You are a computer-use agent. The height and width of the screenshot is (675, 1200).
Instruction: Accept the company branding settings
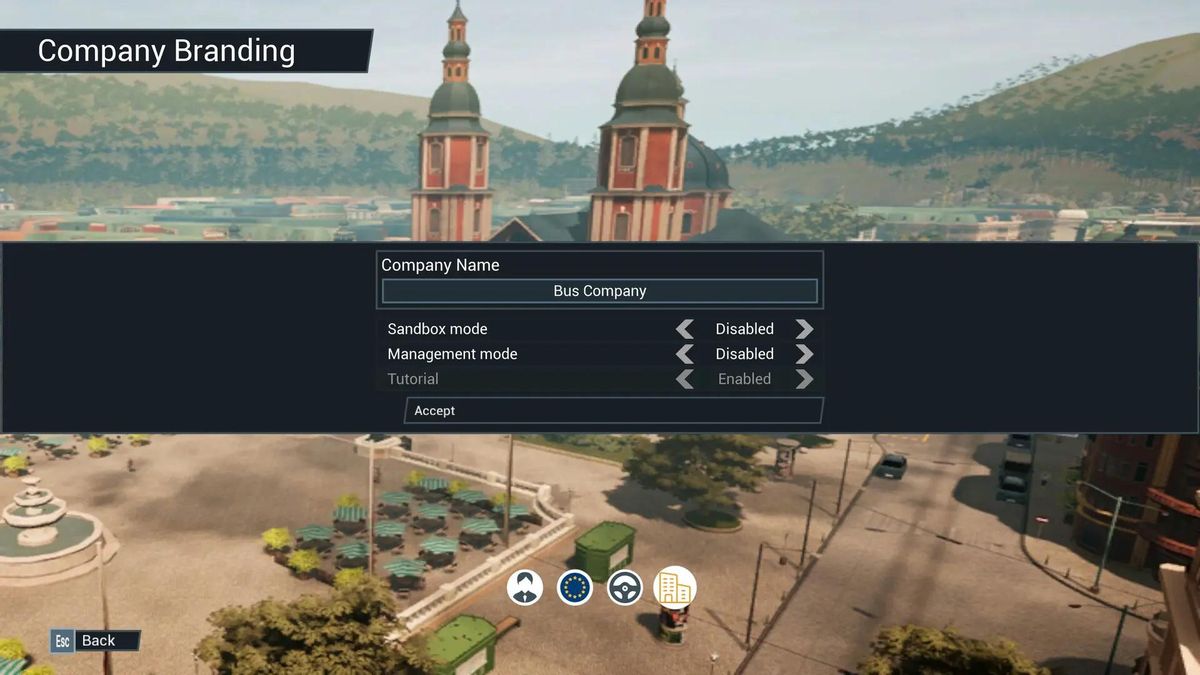613,411
